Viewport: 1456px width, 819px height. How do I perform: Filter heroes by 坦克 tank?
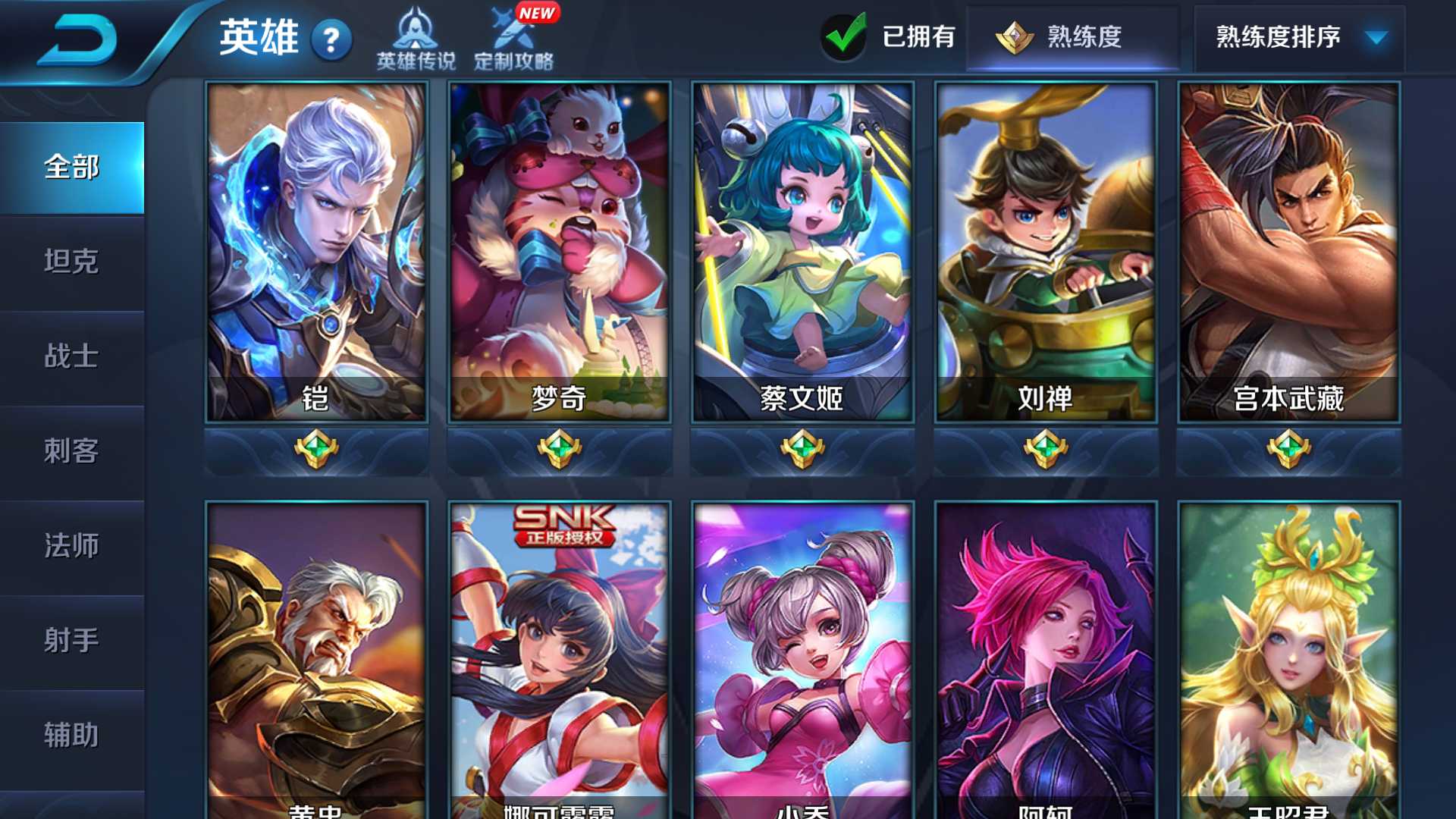pyautogui.click(x=72, y=262)
